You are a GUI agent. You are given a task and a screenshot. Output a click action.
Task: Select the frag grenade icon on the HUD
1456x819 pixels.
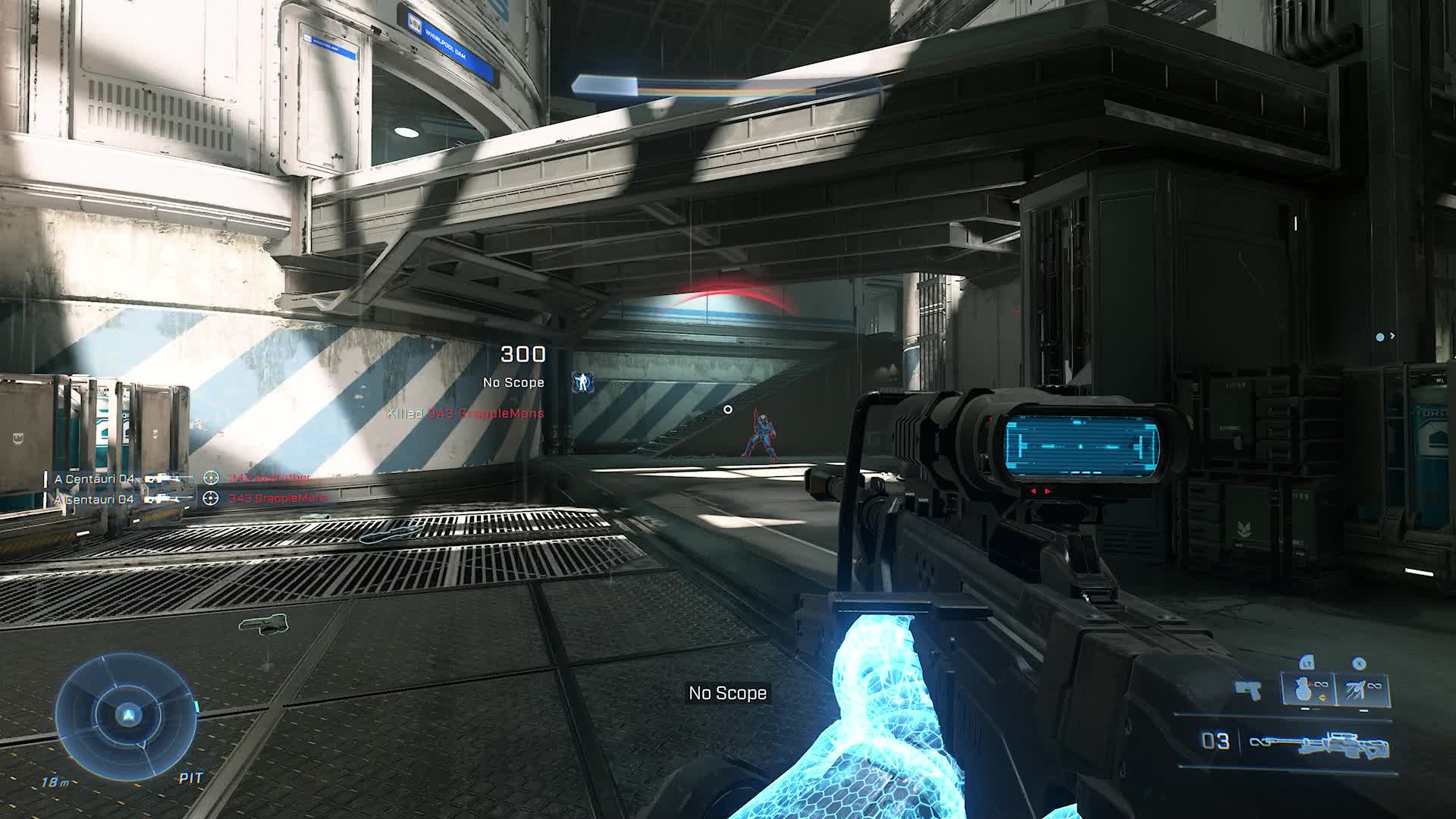1304,688
